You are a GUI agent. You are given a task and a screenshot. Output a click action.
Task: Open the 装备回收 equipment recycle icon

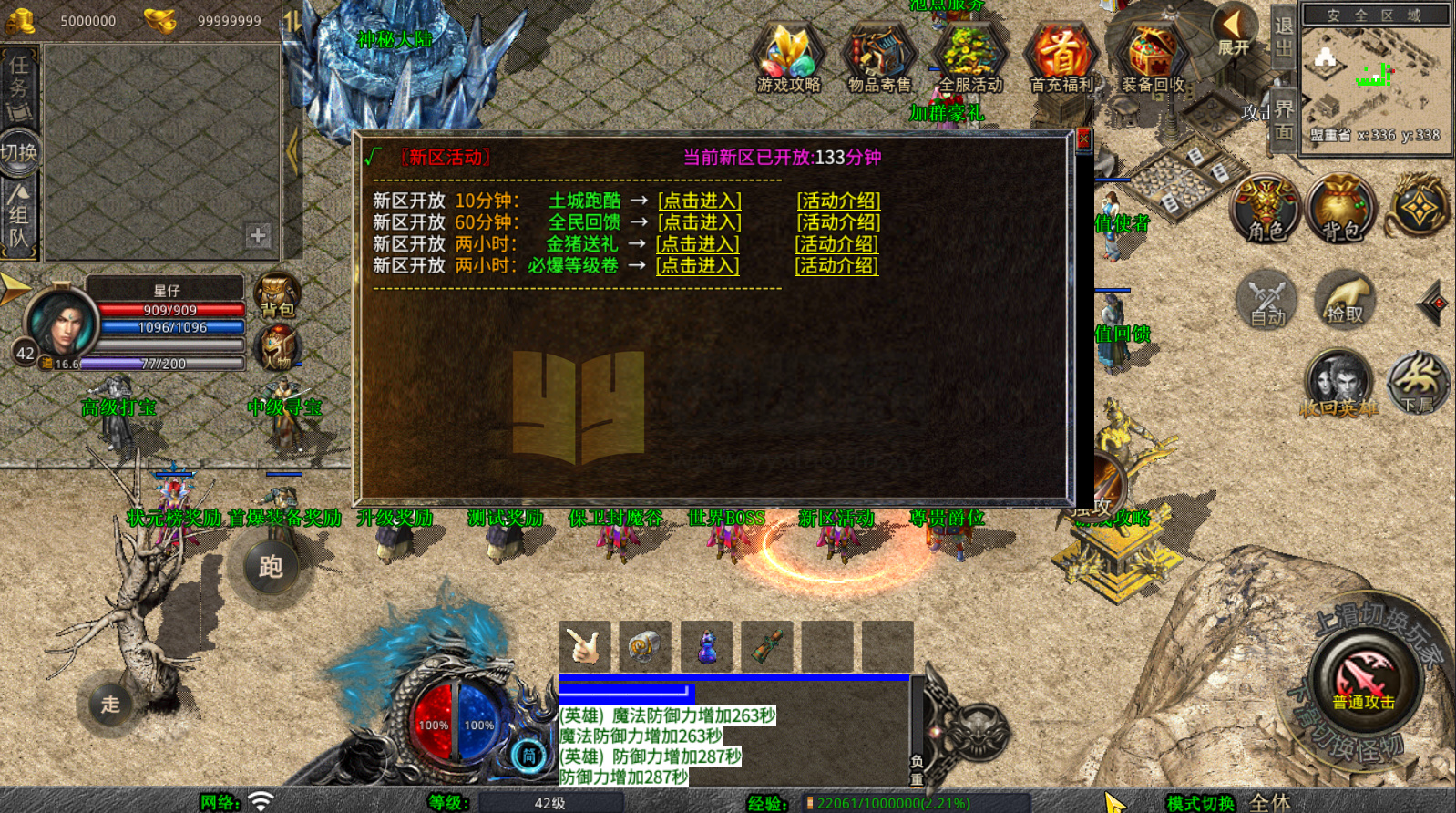(1153, 58)
